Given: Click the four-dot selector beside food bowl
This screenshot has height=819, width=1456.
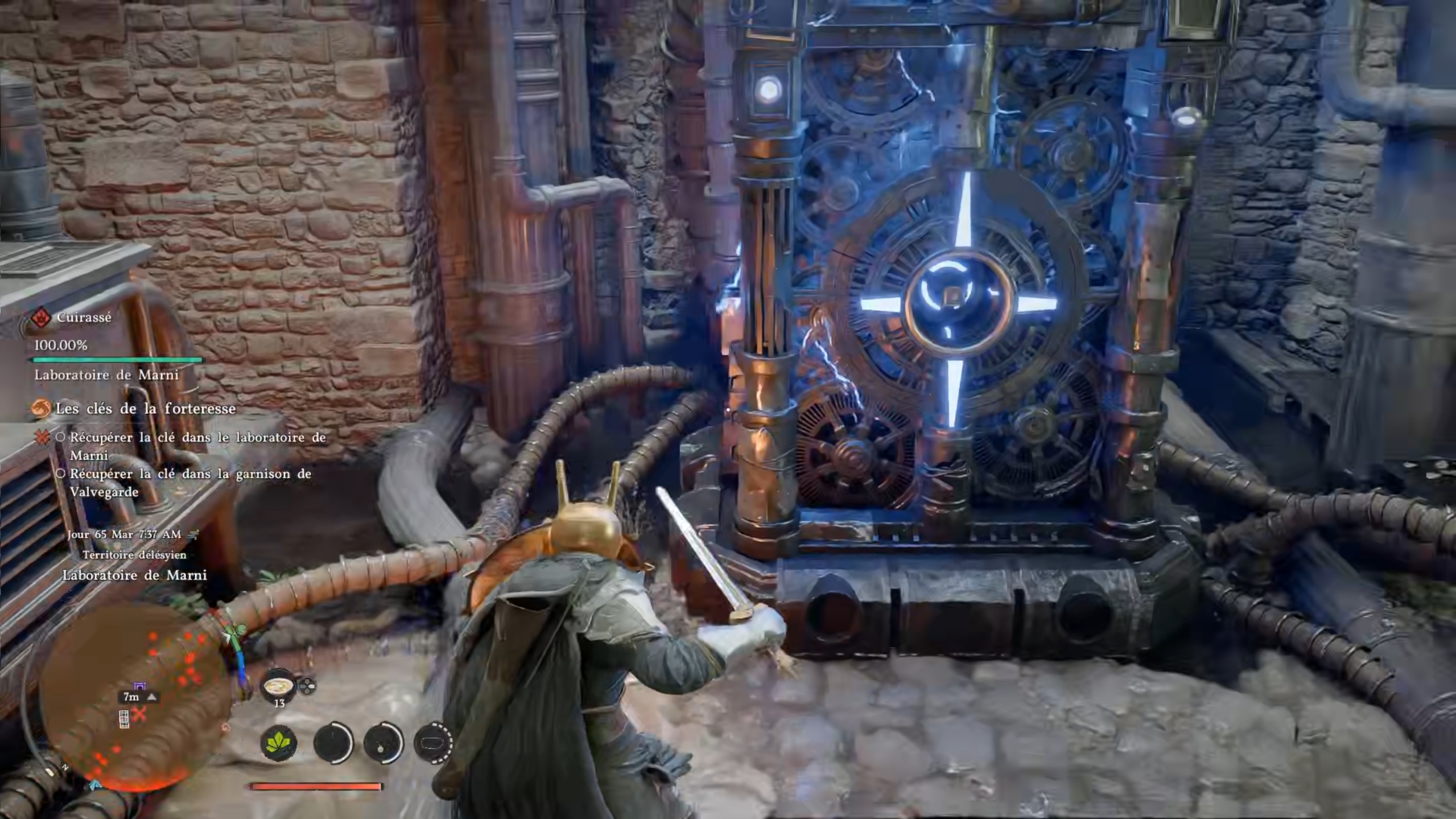Looking at the screenshot, I should tap(307, 687).
